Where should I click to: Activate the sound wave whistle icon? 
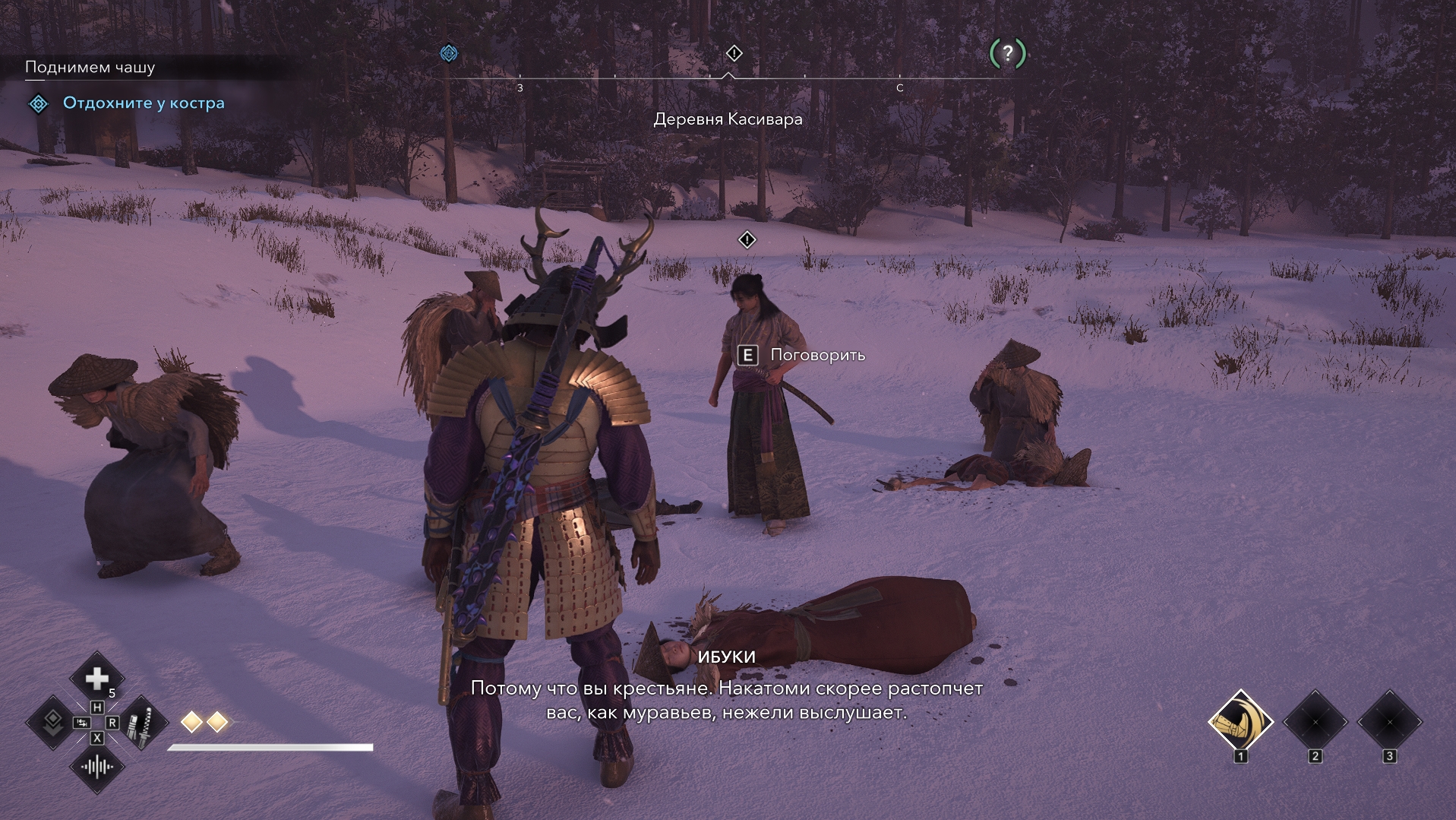(x=97, y=767)
